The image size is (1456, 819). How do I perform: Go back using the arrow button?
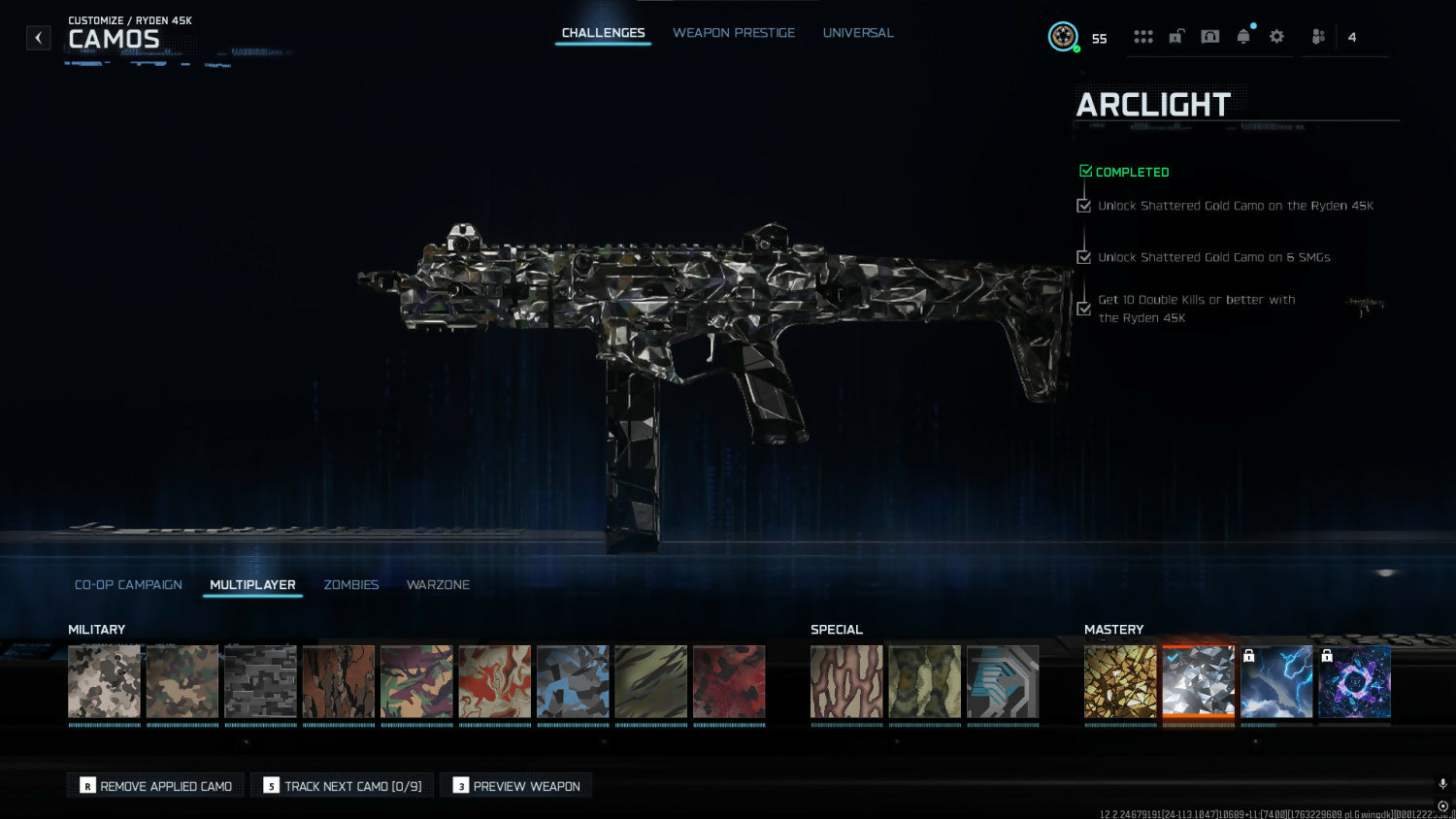(38, 38)
